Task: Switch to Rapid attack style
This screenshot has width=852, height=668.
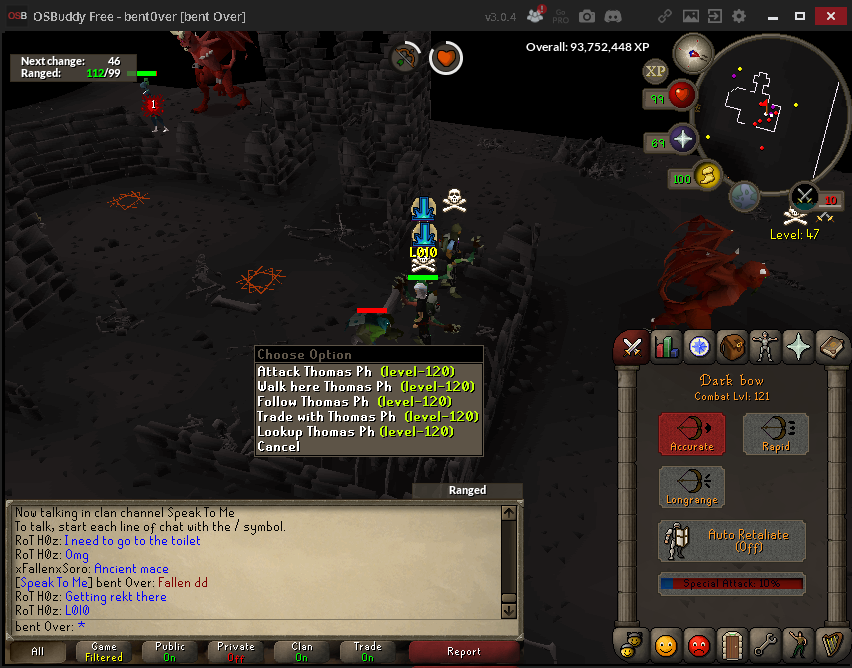Action: click(x=776, y=433)
